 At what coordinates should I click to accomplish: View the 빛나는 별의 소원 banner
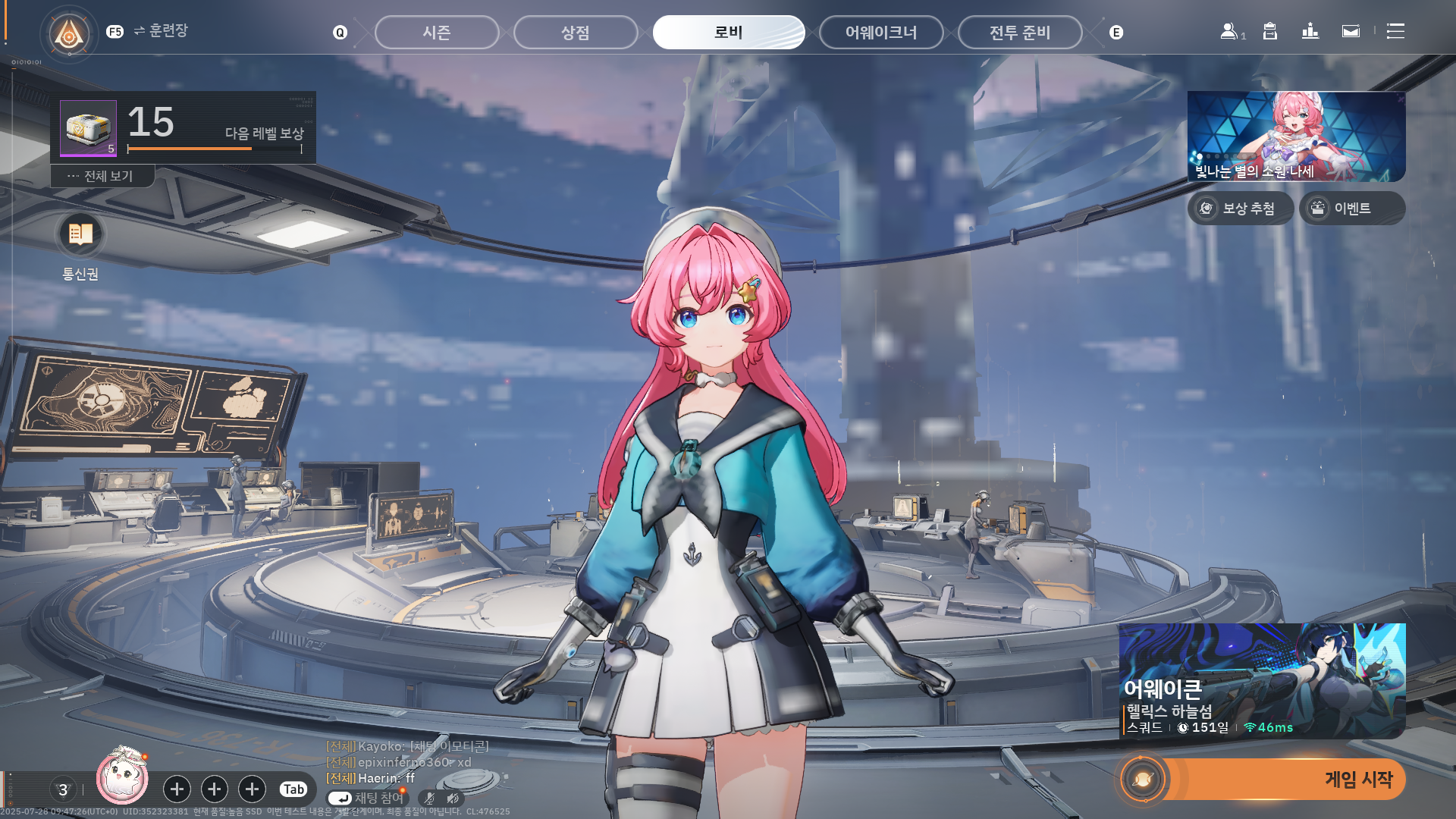tap(1296, 136)
